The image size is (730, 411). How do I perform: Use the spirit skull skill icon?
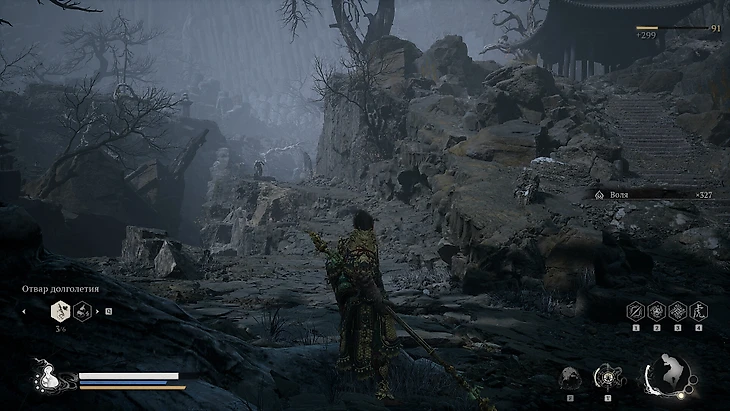(570, 378)
